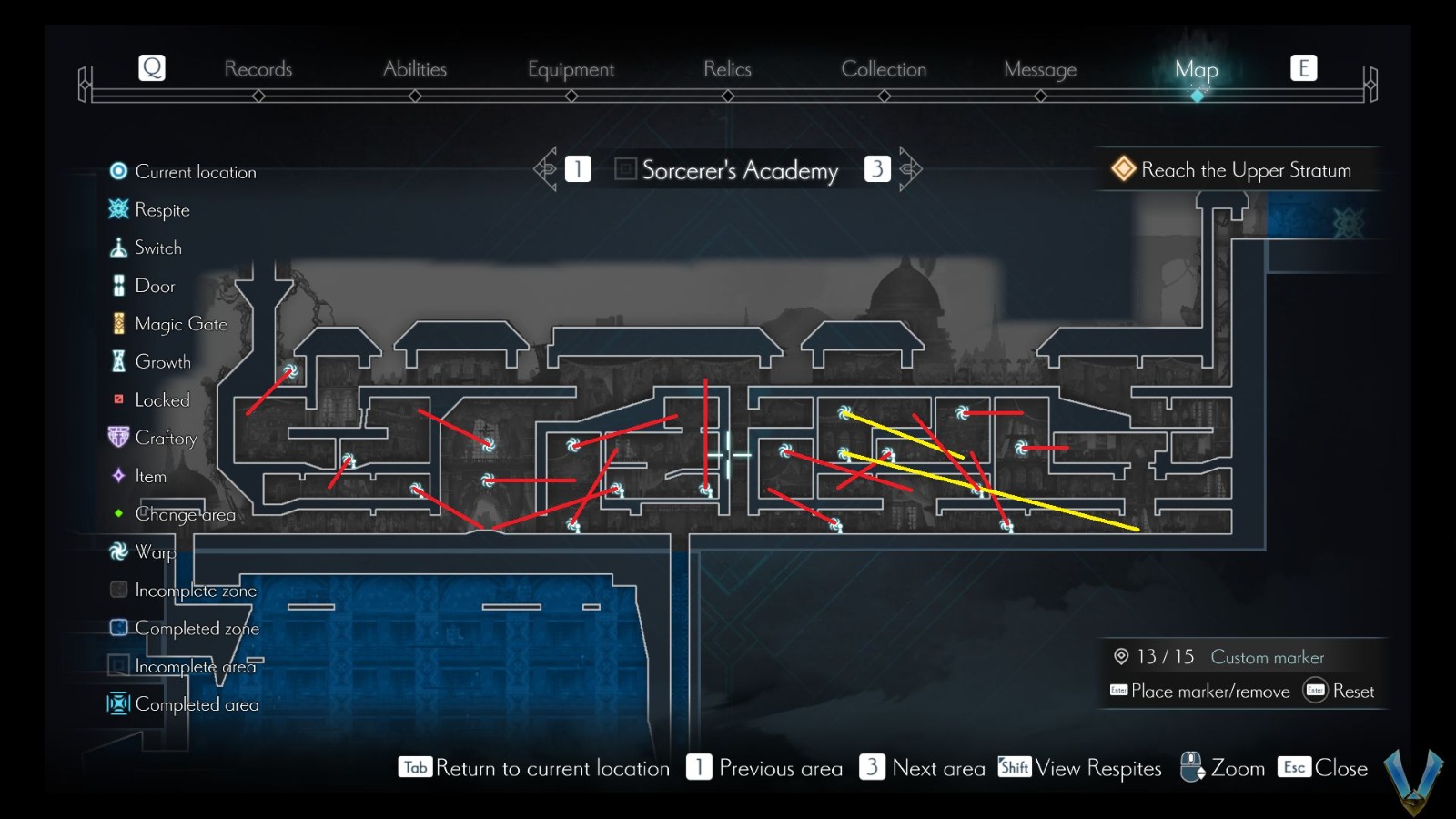Click the Craftory legend icon
Screen dimensions: 1456x819
coord(117,437)
